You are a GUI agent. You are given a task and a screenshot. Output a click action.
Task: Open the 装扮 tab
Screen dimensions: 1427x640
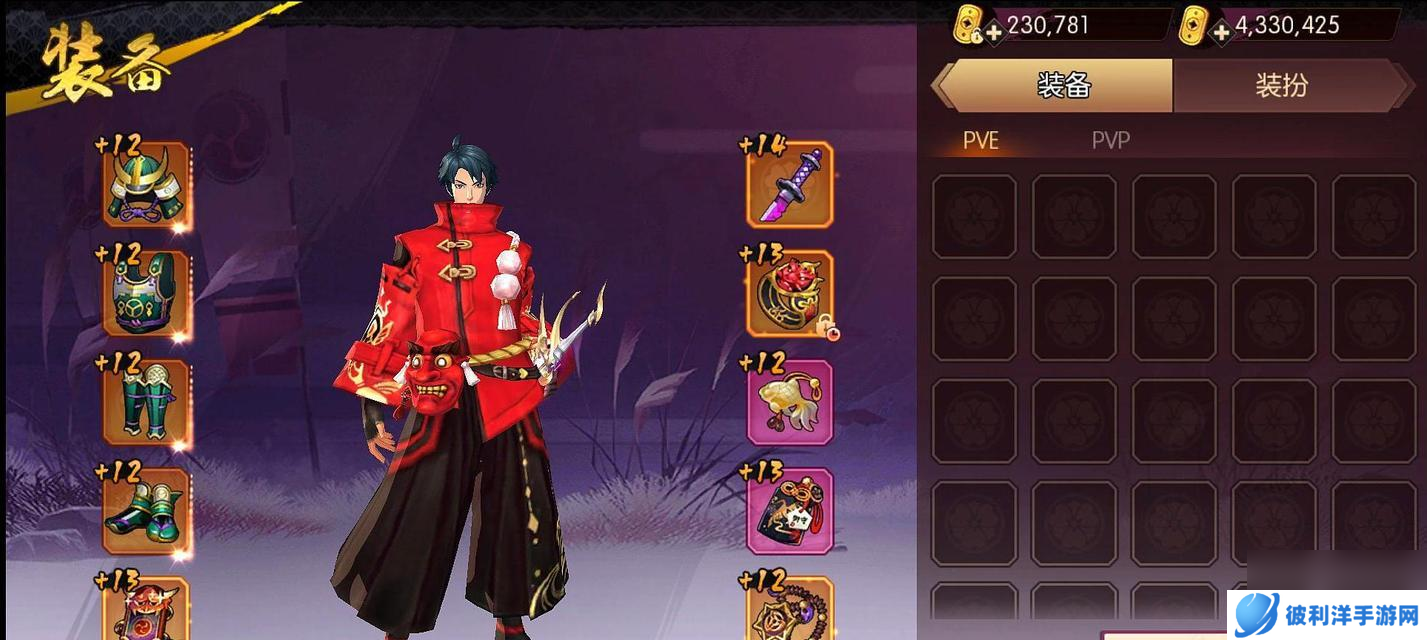1281,86
